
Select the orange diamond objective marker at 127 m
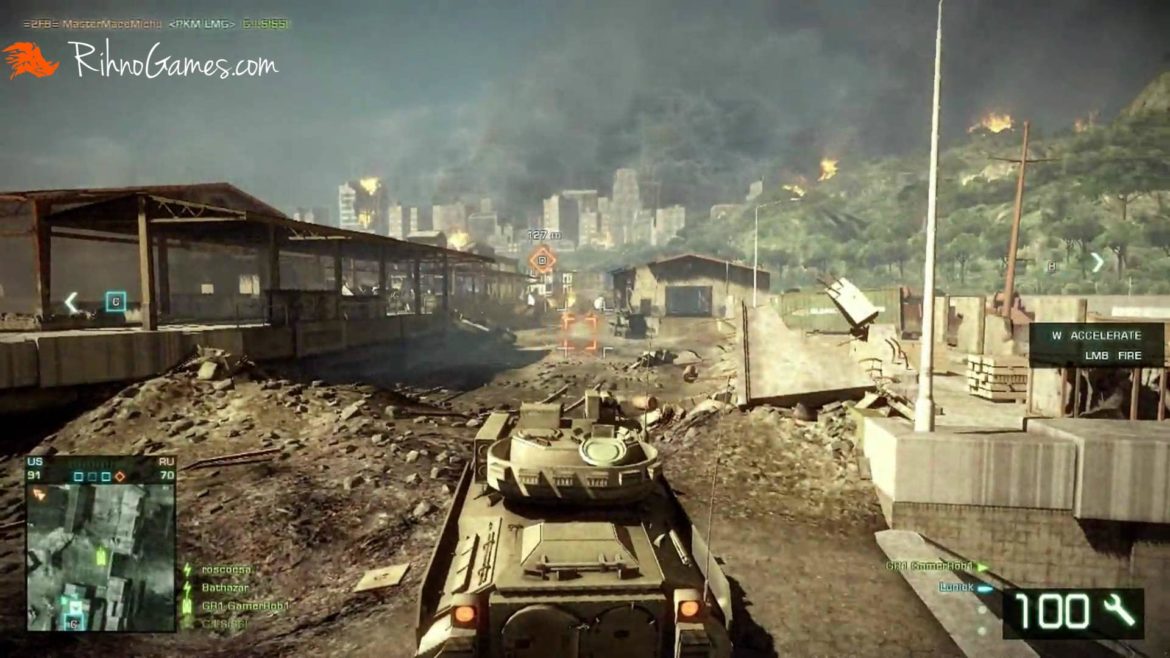[x=542, y=261]
